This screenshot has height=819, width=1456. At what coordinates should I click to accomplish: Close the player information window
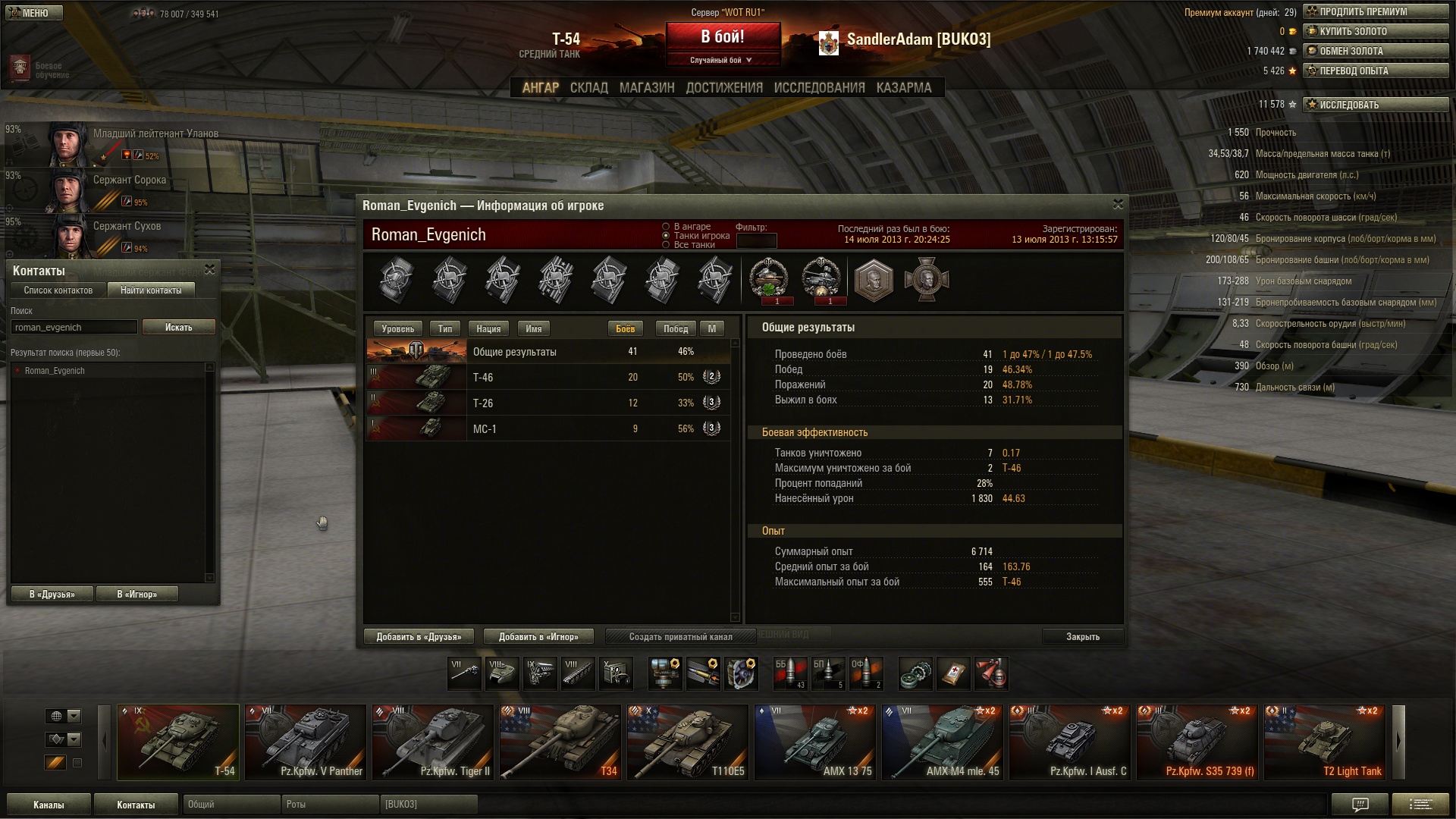(1117, 205)
